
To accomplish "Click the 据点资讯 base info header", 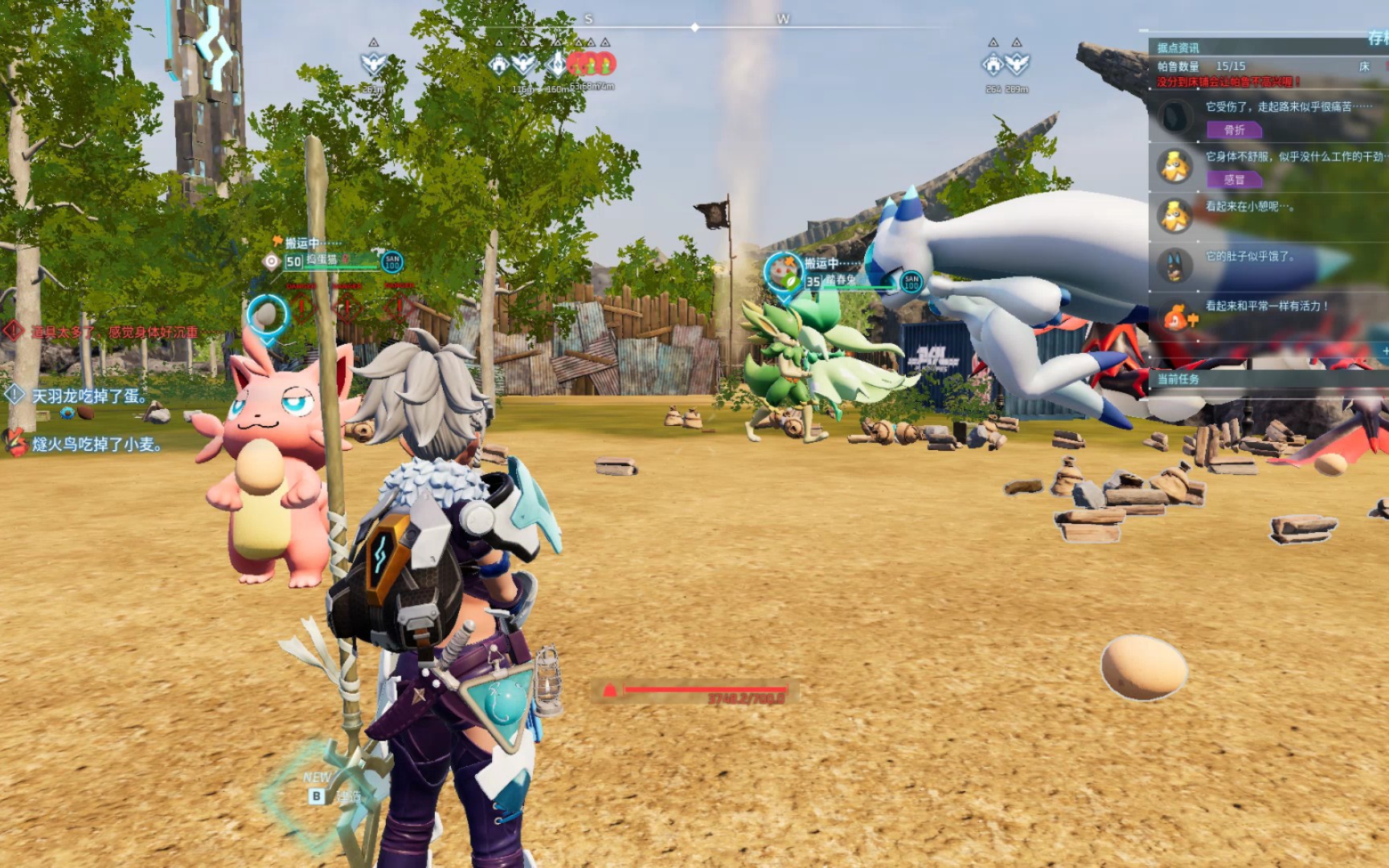I will pos(1178,47).
